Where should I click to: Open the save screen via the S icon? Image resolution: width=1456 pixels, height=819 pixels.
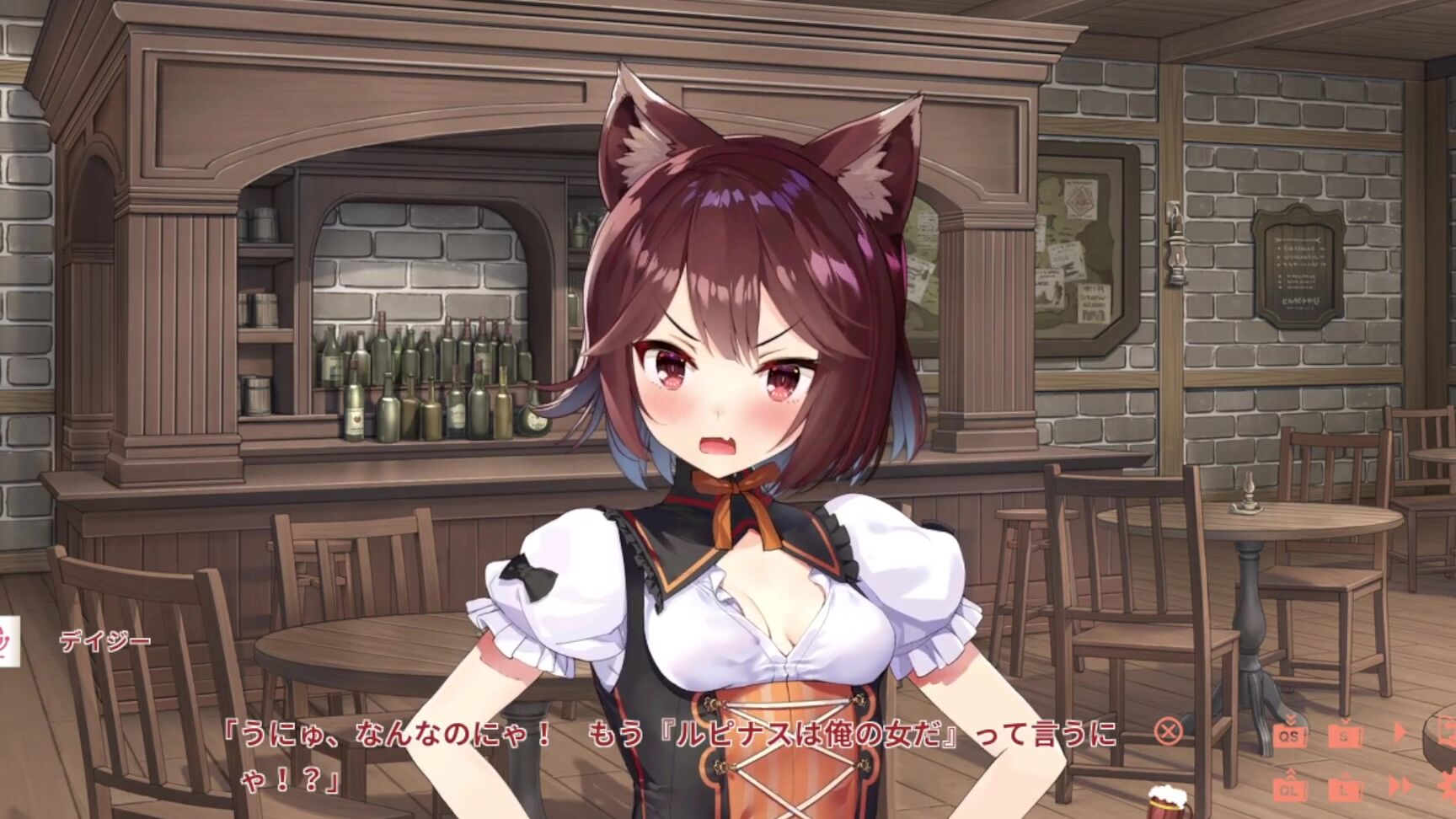[x=1345, y=737]
